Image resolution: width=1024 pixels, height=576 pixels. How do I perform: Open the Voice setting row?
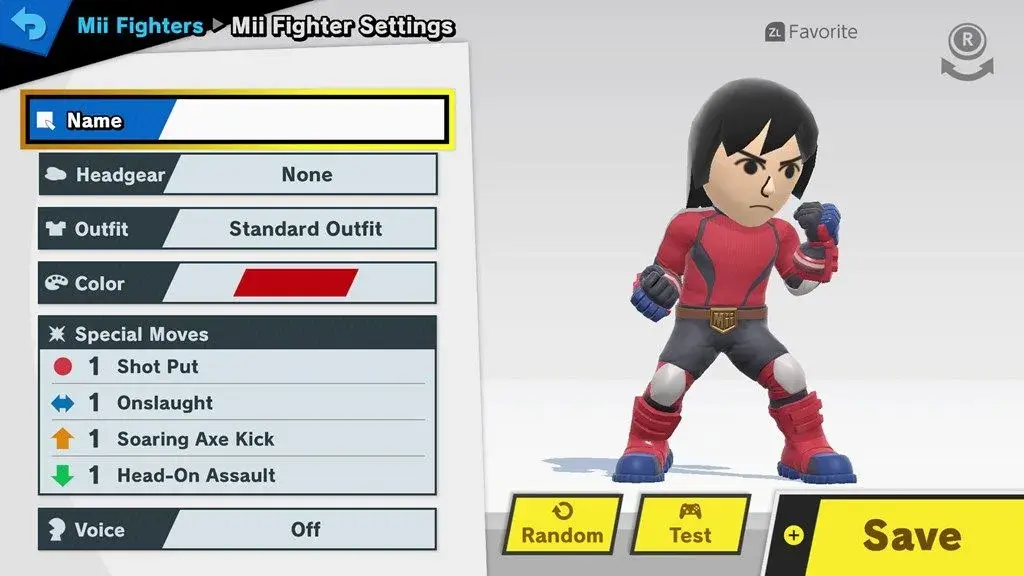238,529
